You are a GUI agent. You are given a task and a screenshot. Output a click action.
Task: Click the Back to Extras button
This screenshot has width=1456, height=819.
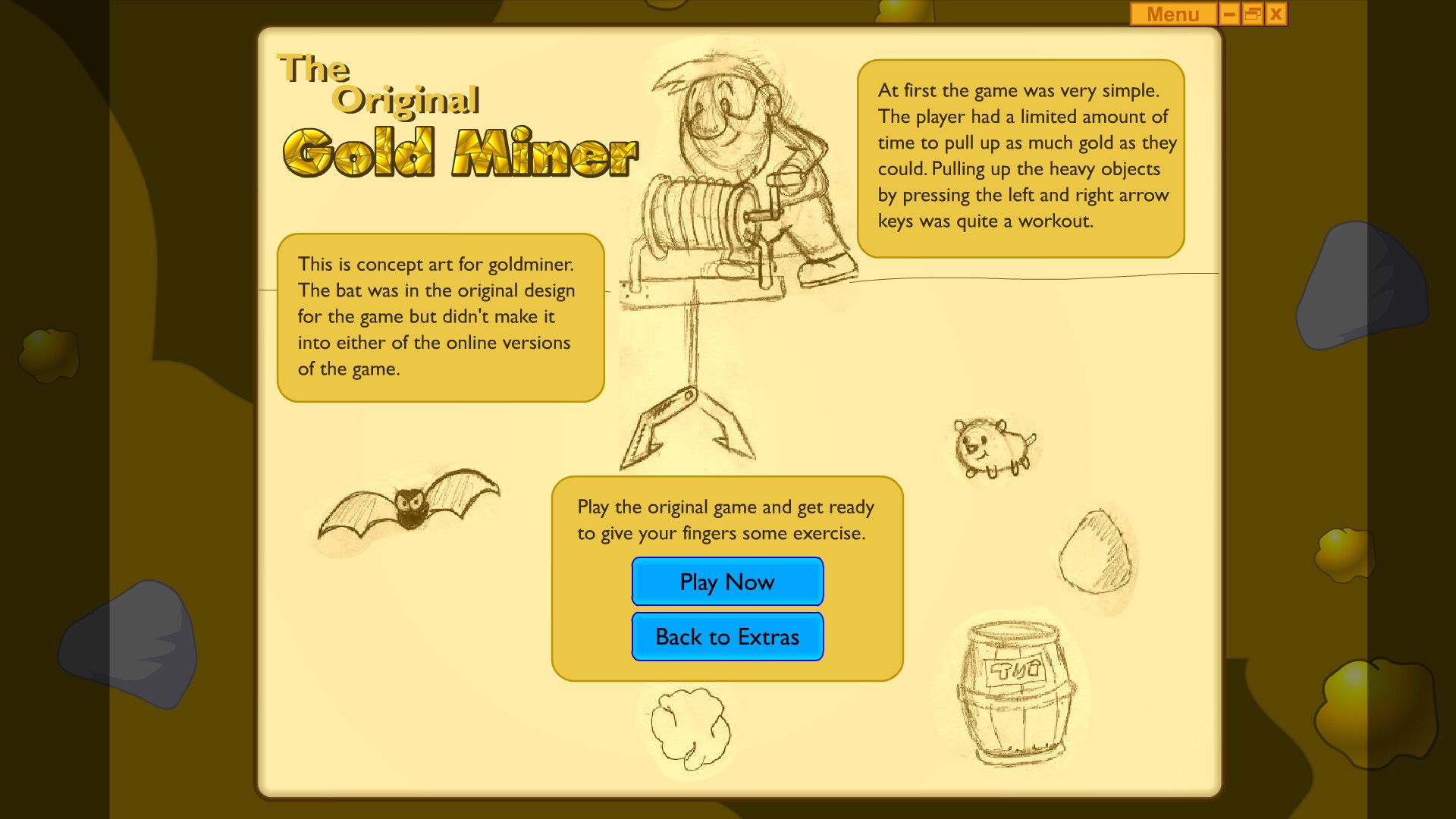click(726, 637)
